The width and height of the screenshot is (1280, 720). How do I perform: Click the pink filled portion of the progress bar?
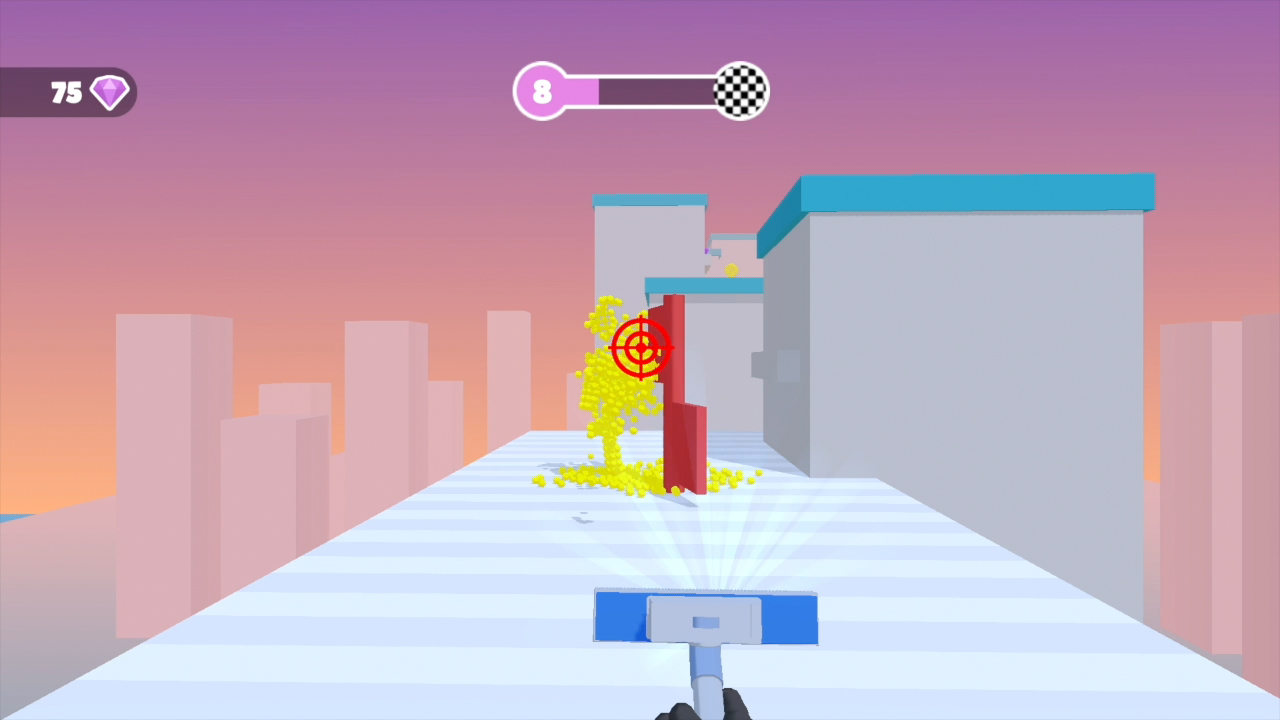point(578,91)
